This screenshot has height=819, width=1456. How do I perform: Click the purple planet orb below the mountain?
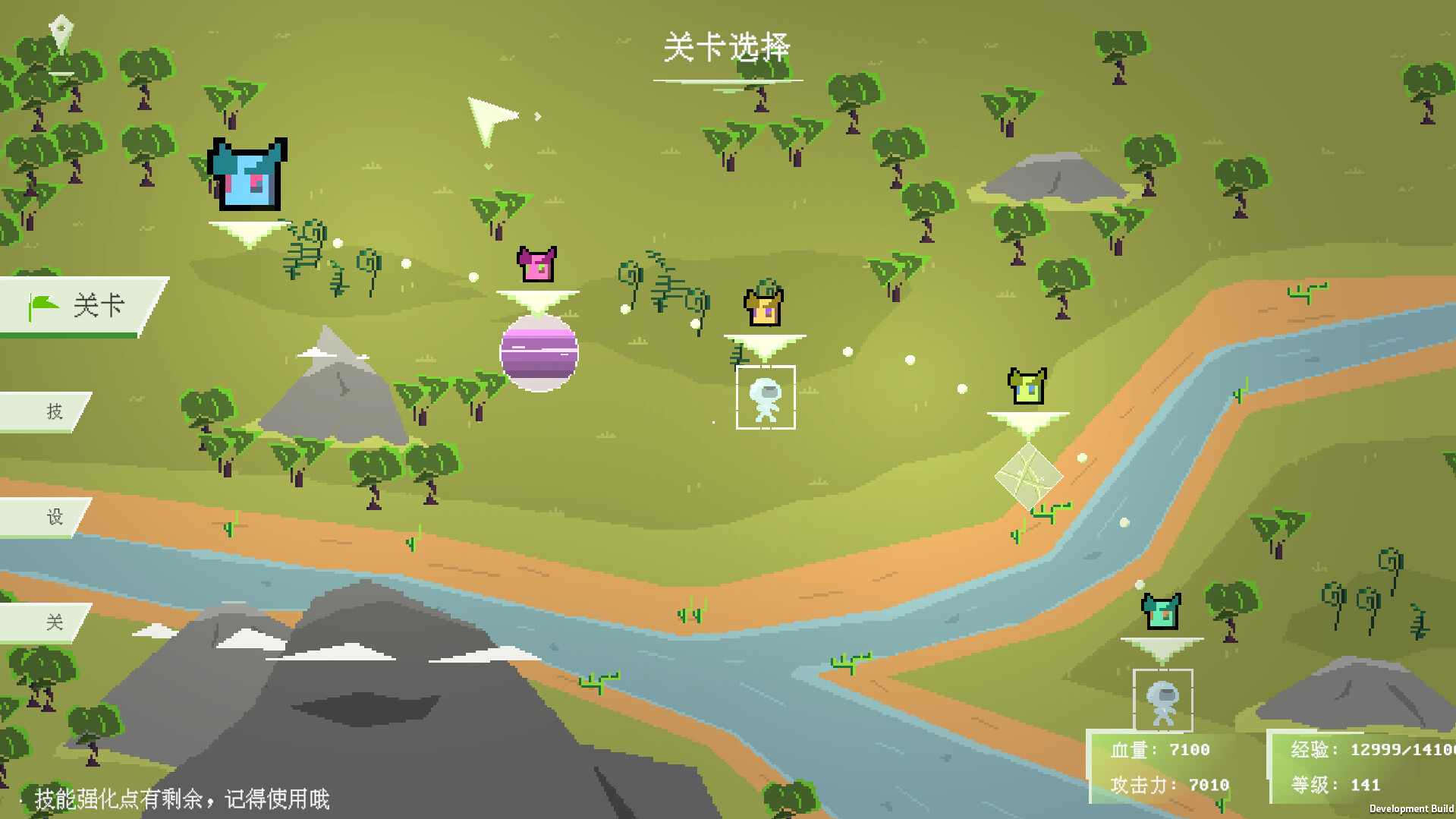[539, 353]
